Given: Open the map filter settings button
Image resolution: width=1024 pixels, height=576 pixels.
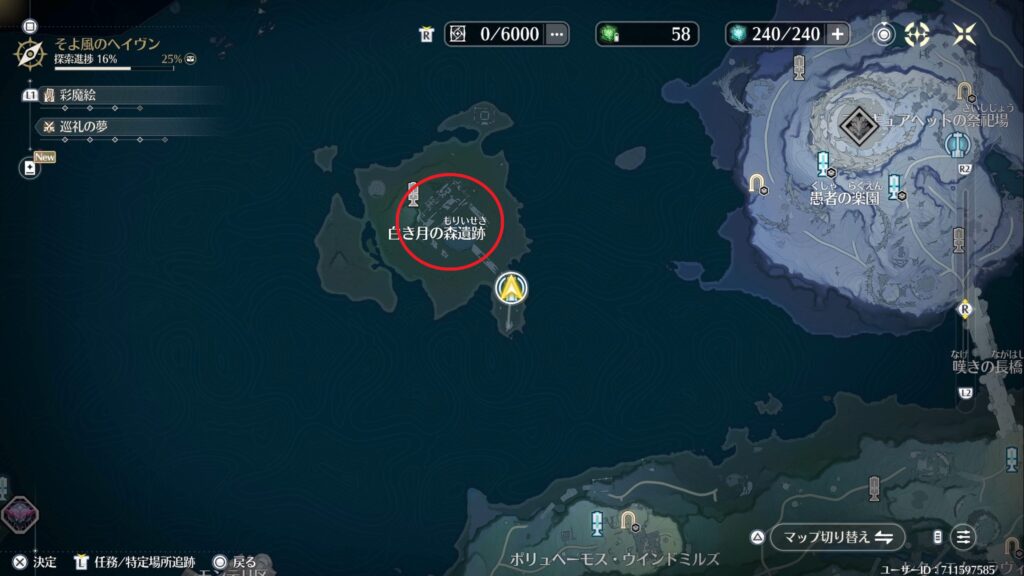Looking at the screenshot, I should point(962,536).
